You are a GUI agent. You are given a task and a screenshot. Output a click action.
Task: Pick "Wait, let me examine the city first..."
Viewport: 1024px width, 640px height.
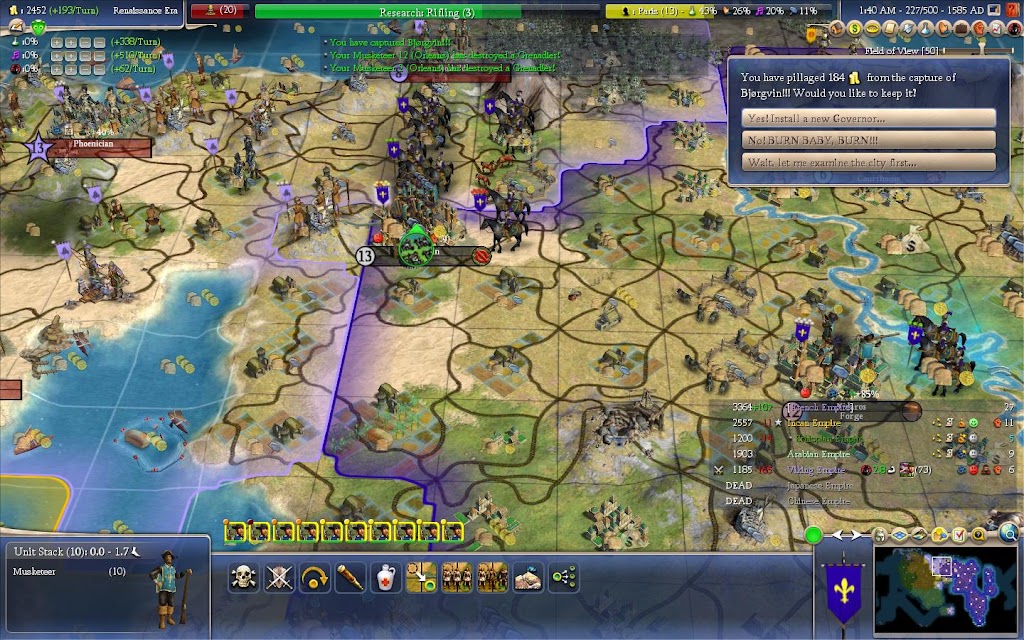click(x=870, y=162)
